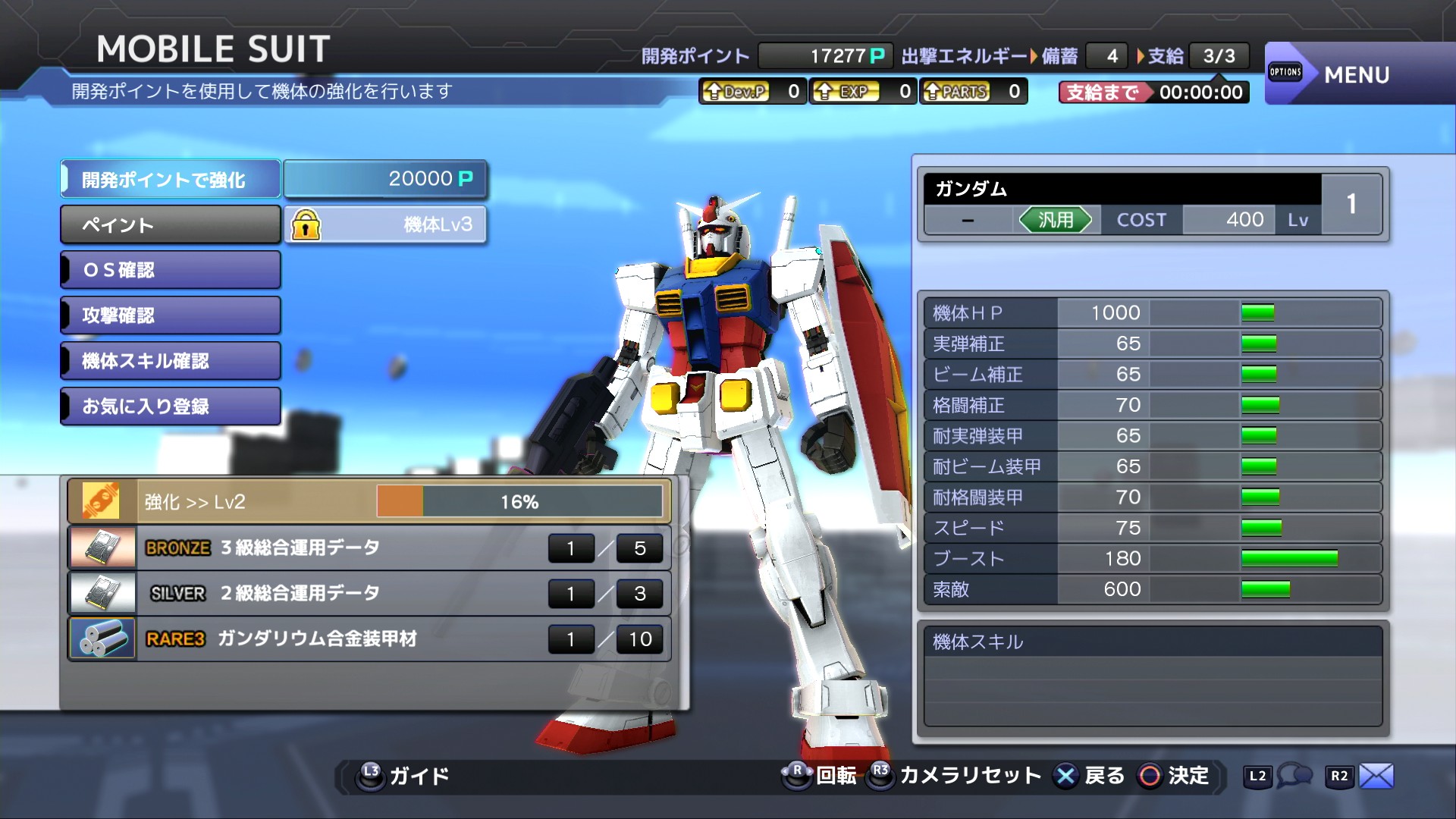
Task: Select 開発ポイントで強化 upgrade option
Action: pos(171,180)
